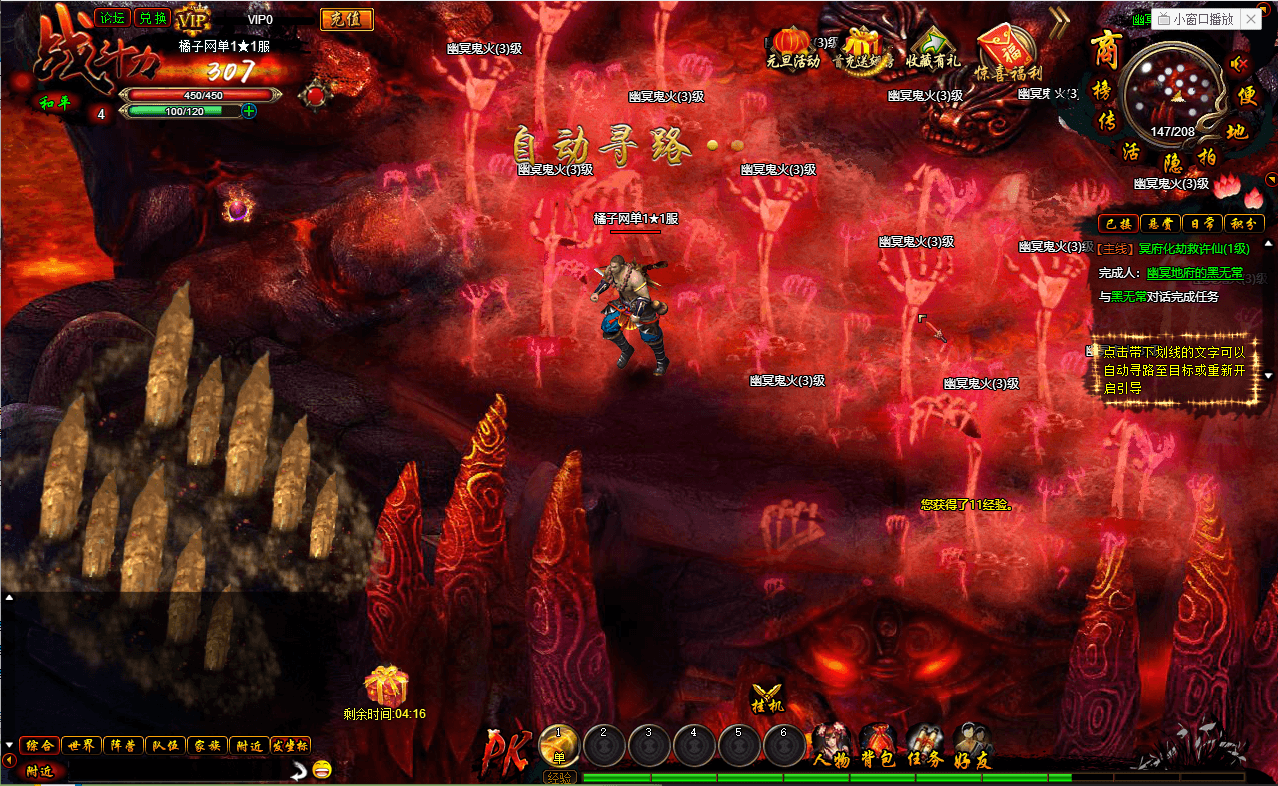1278x786 pixels.
Task: Toggle 挂机 auto-battle mode
Action: 767,697
